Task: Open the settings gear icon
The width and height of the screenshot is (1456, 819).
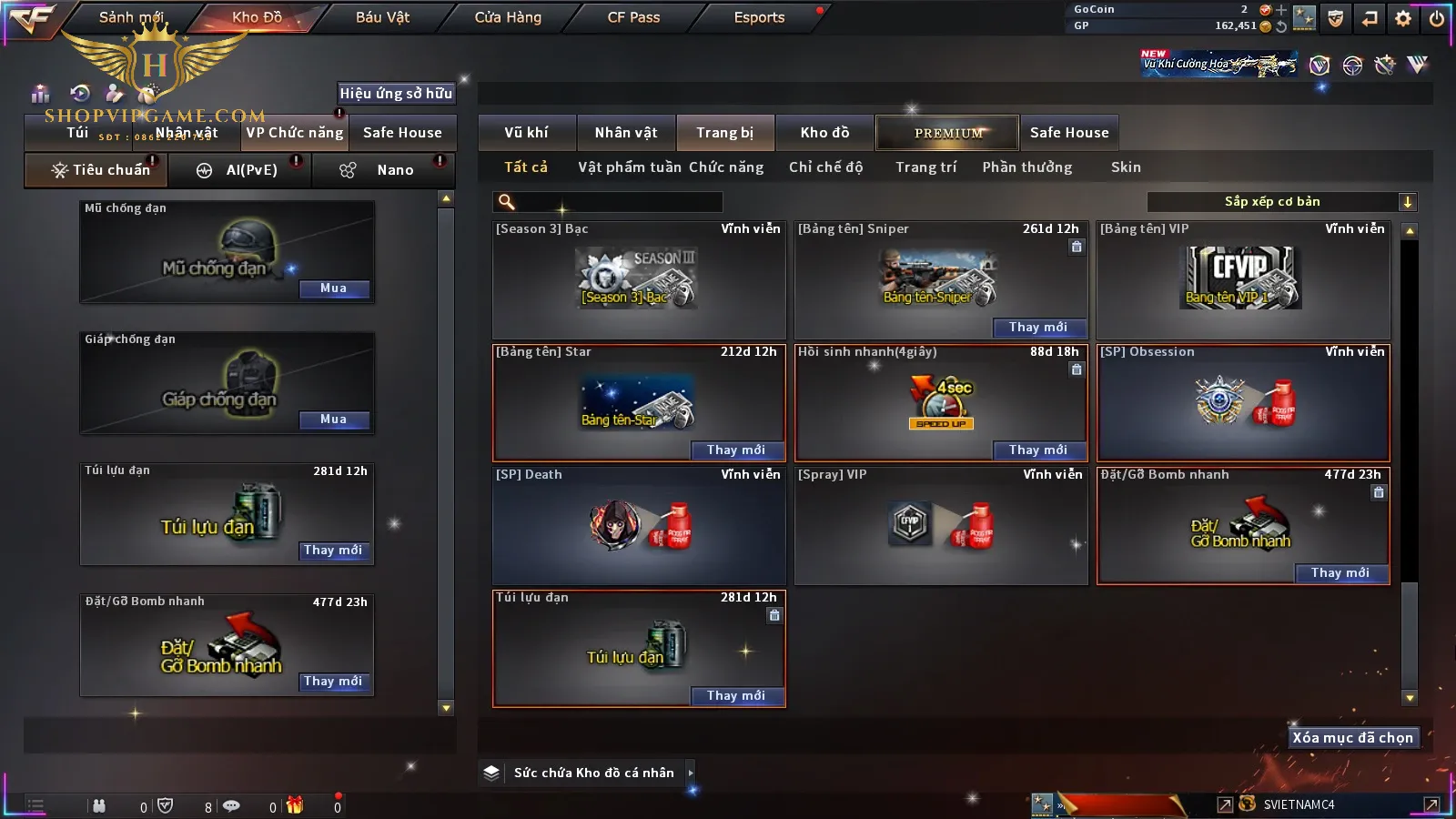Action: [1403, 17]
